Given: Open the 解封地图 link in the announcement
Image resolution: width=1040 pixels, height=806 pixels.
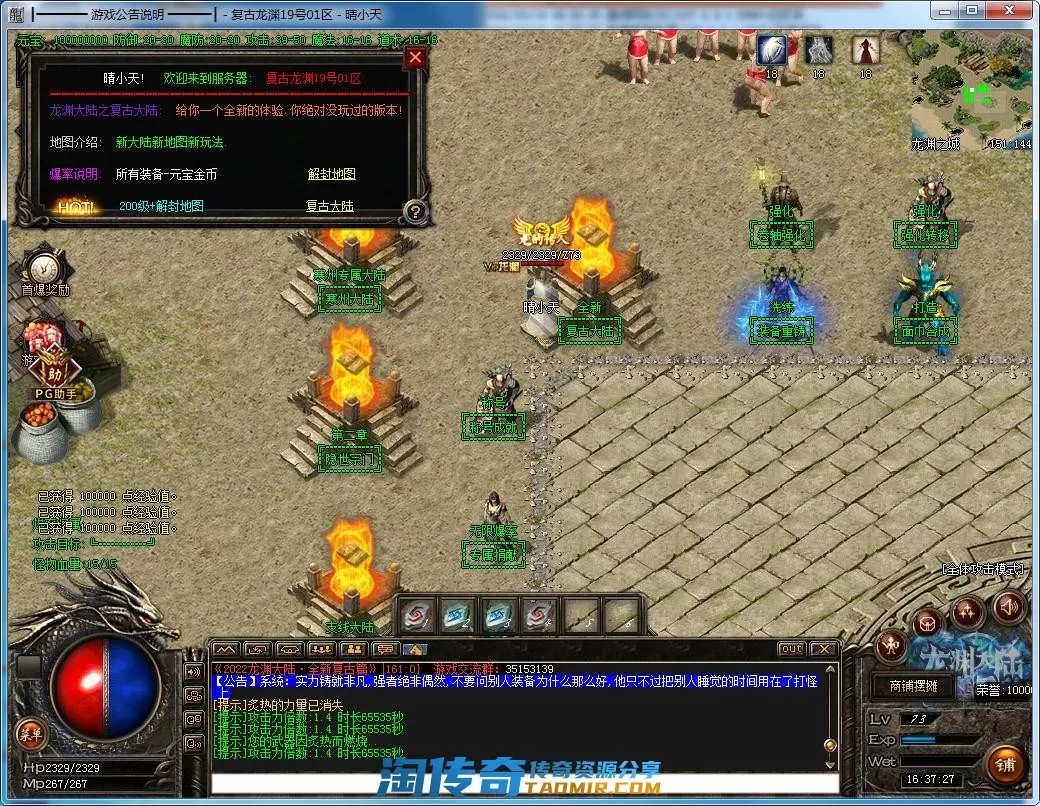Looking at the screenshot, I should click(x=331, y=174).
